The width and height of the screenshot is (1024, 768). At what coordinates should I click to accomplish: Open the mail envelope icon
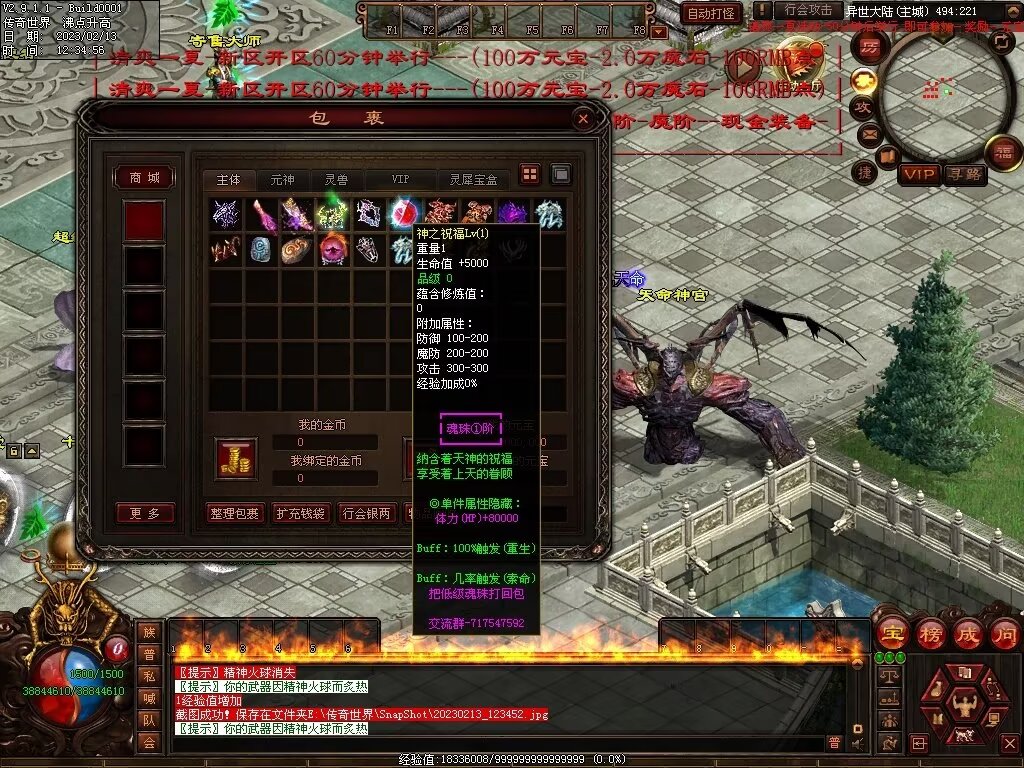[x=866, y=133]
